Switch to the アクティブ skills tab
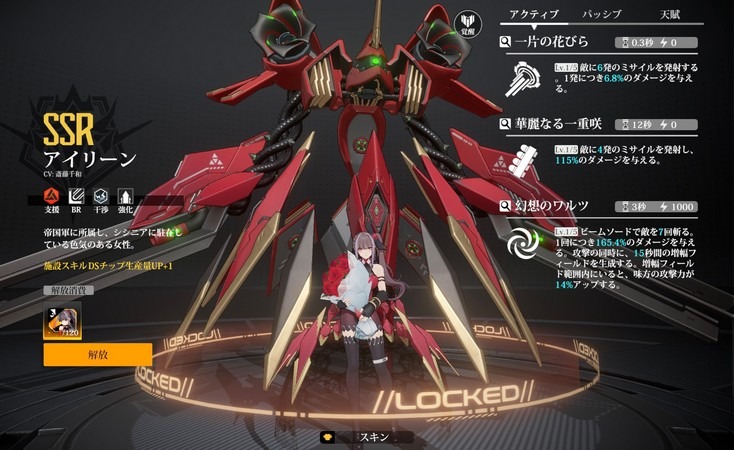Viewport: 734px width, 450px height. coord(536,15)
